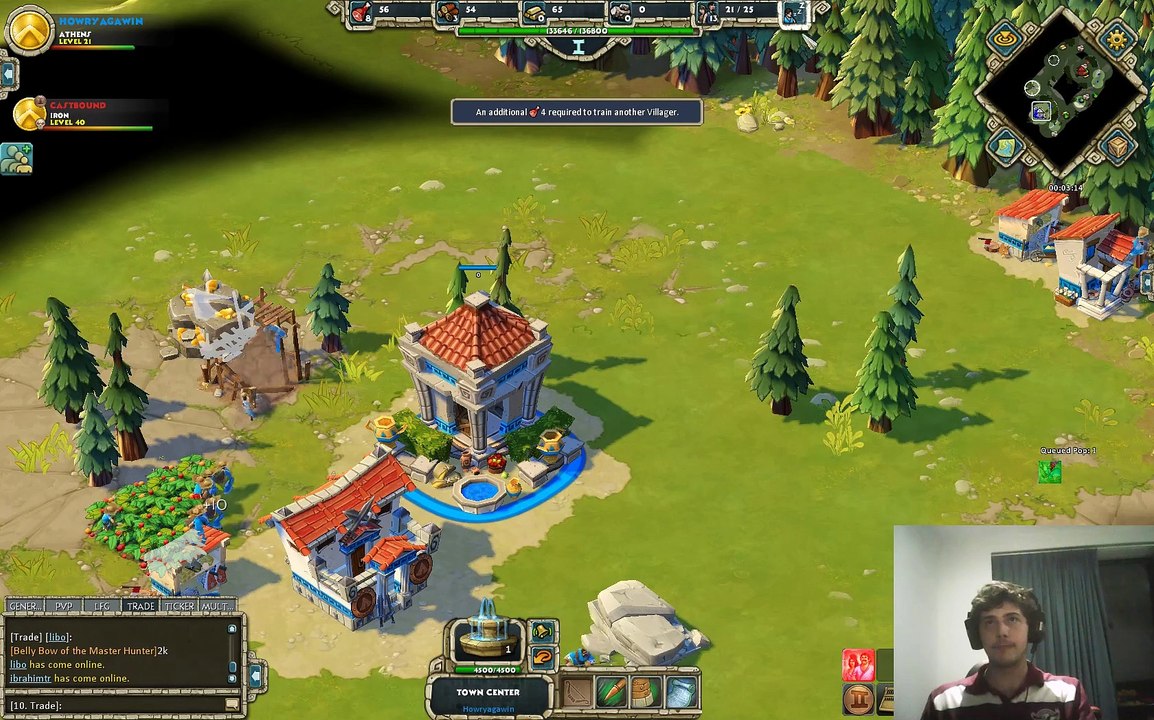Open the add friends button
The height and width of the screenshot is (720, 1154).
pyautogui.click(x=16, y=159)
